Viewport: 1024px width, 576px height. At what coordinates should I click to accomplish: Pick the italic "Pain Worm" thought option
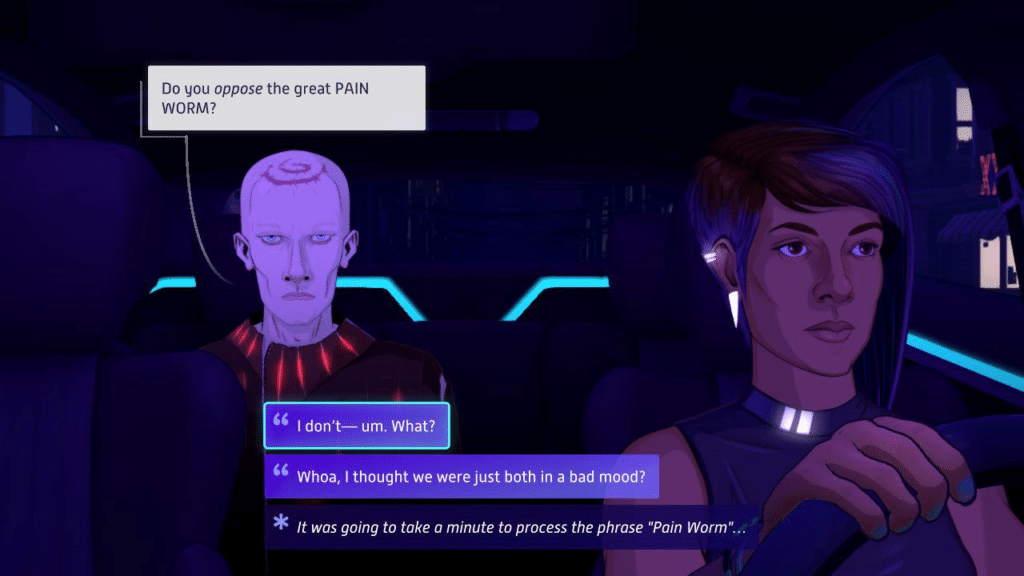click(514, 526)
